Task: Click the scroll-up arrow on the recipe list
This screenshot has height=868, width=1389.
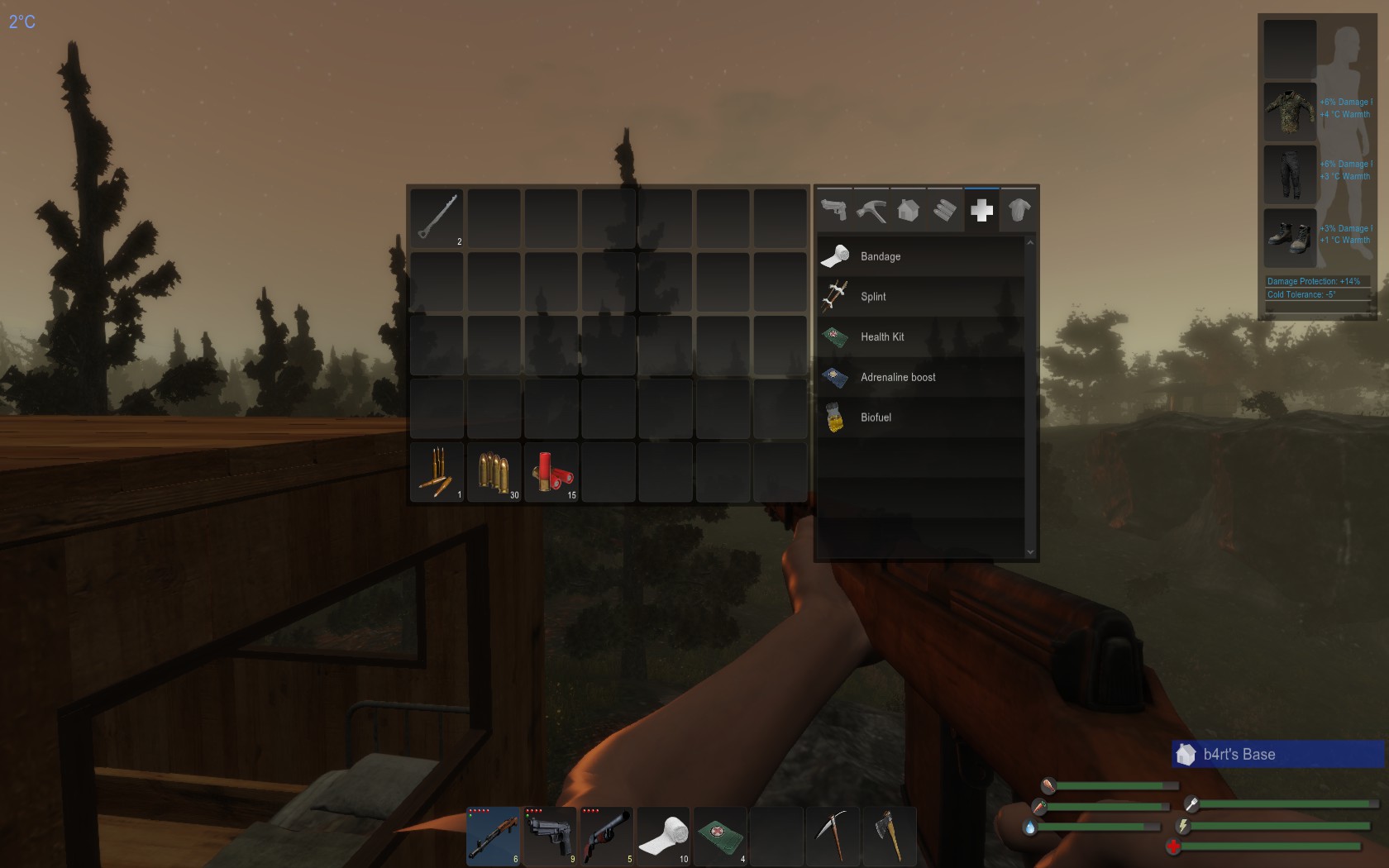Action: (x=1030, y=242)
